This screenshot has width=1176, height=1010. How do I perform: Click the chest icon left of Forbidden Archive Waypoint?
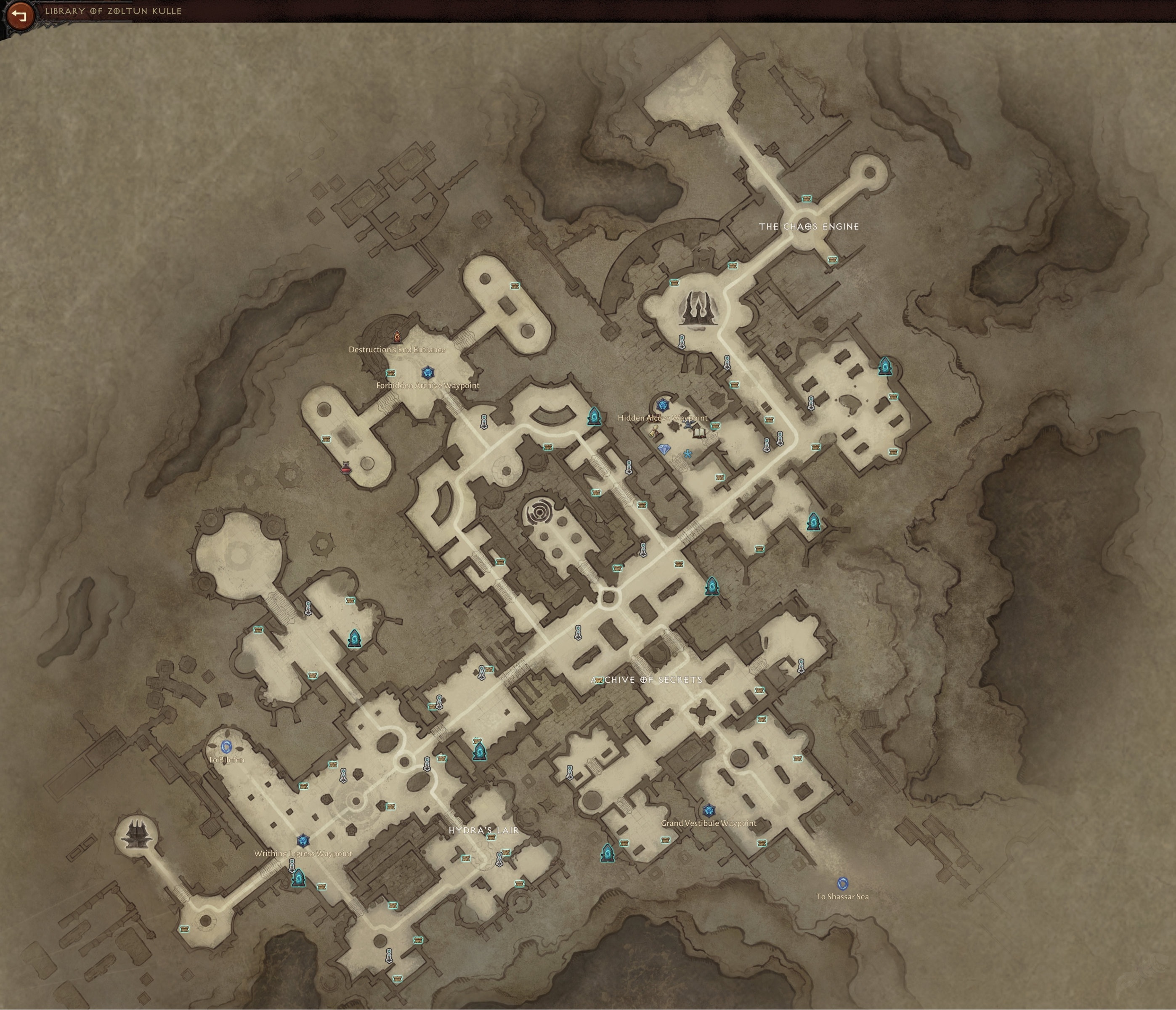[391, 373]
